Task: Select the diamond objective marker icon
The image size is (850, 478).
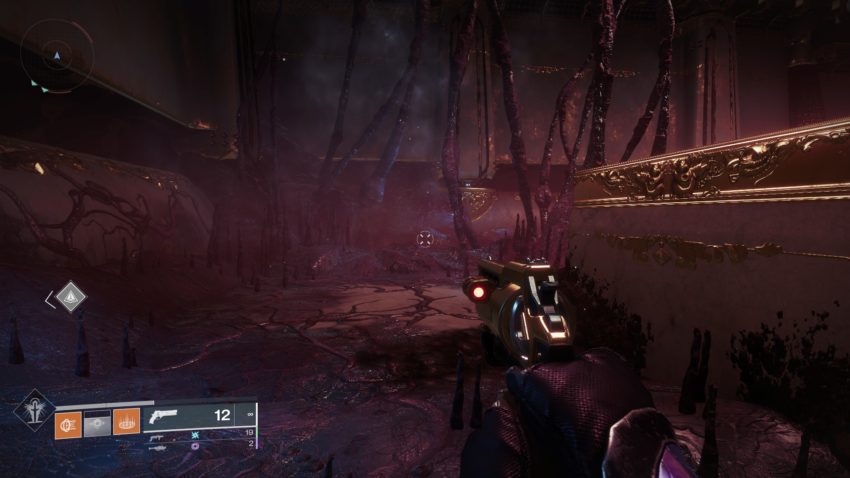Action: [x=70, y=296]
